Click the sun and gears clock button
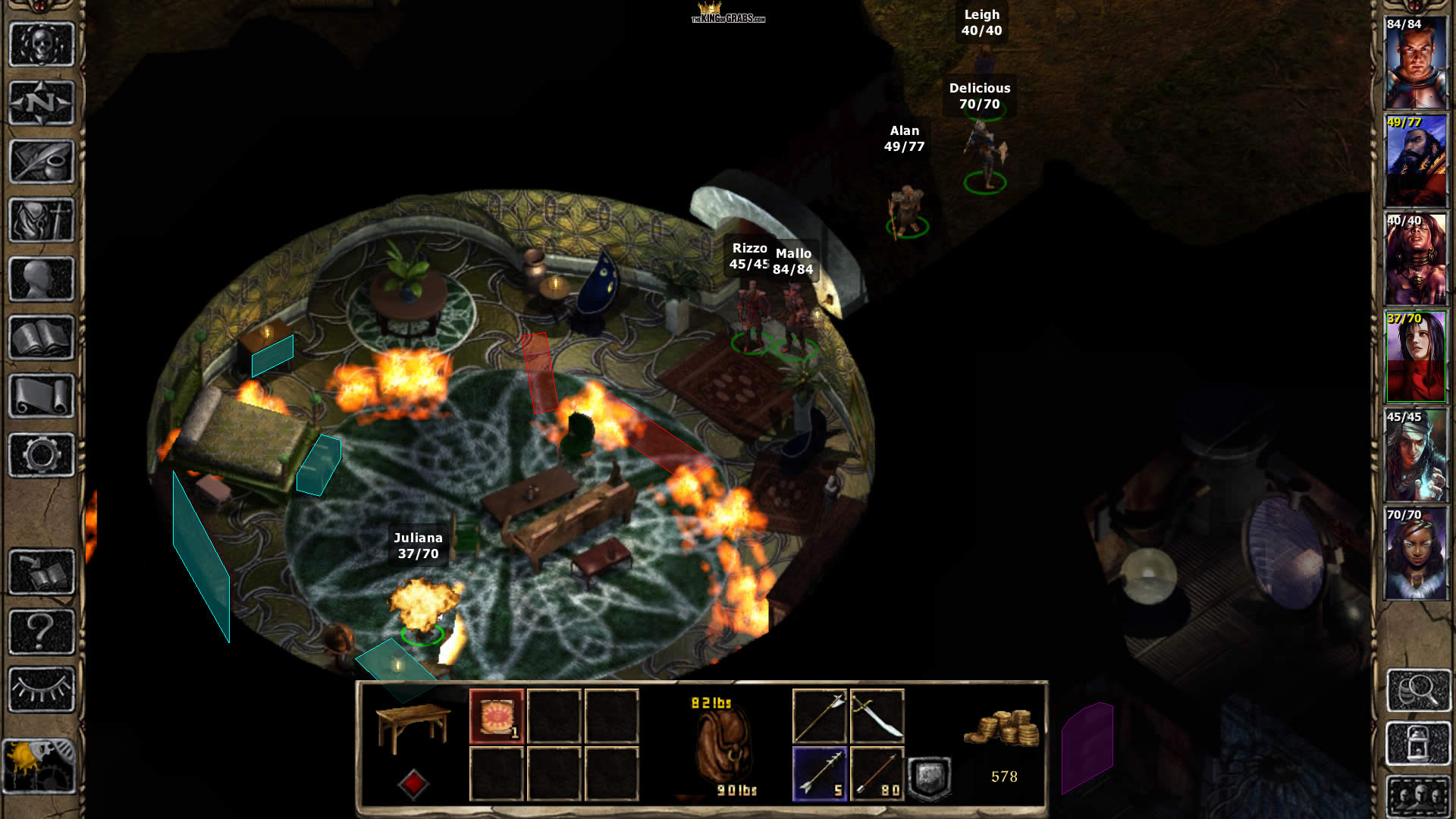The width and height of the screenshot is (1456, 819). tap(39, 766)
